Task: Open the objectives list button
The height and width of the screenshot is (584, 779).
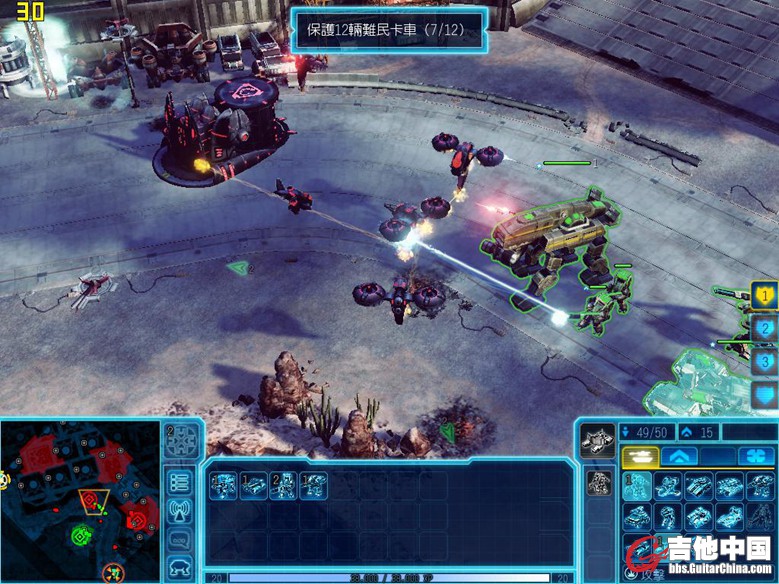Action: pyautogui.click(x=180, y=484)
